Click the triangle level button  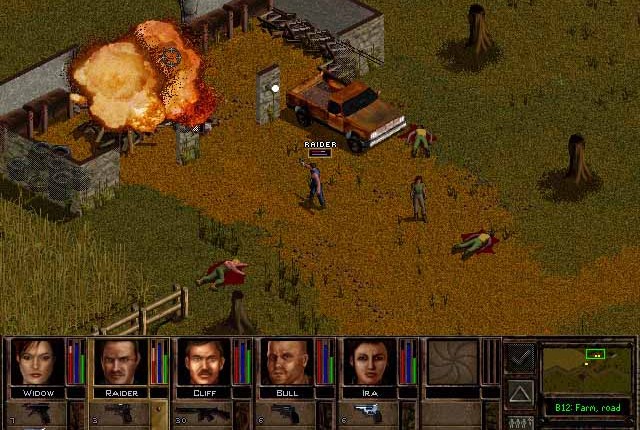(x=520, y=391)
